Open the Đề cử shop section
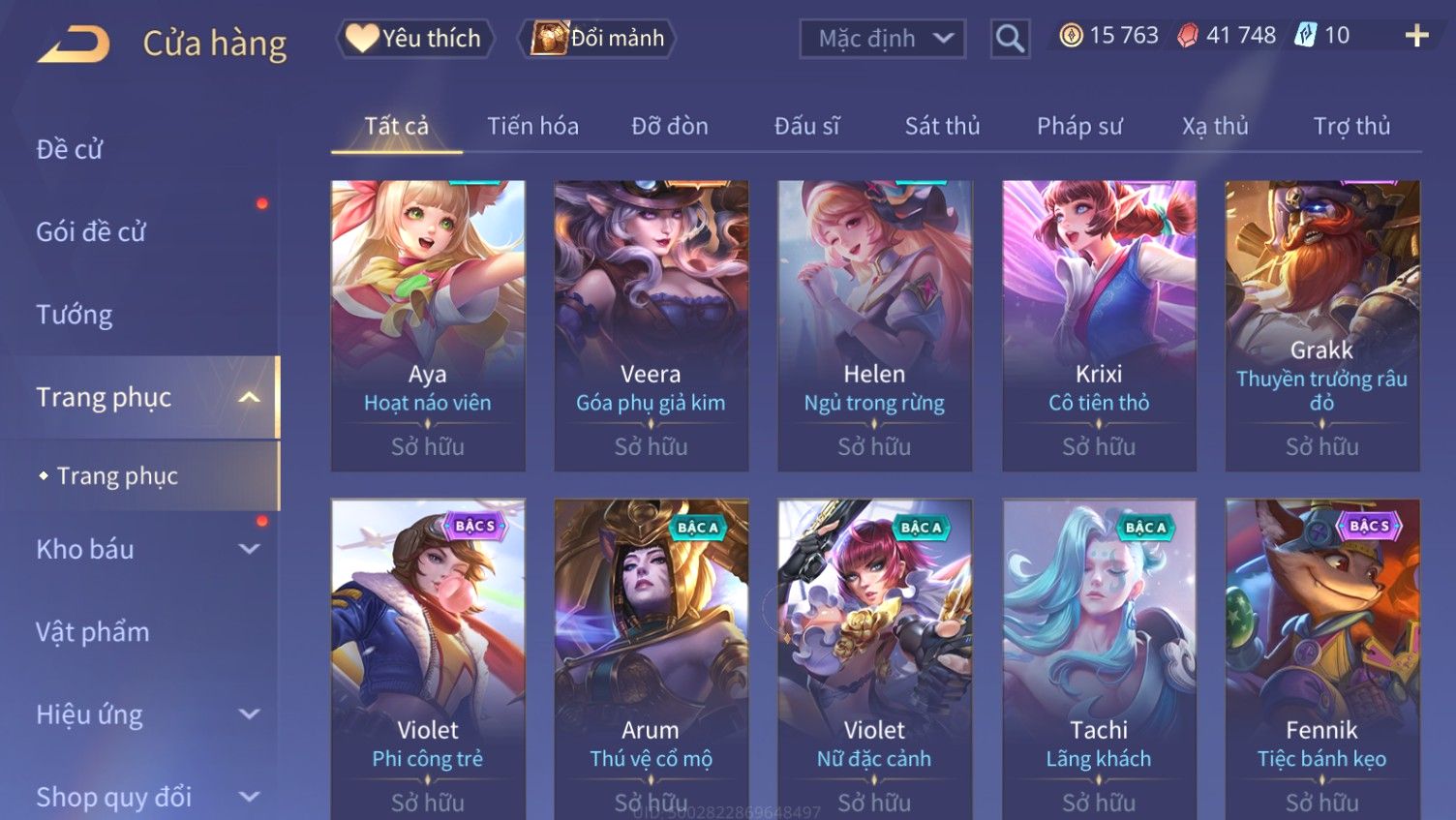 70,149
